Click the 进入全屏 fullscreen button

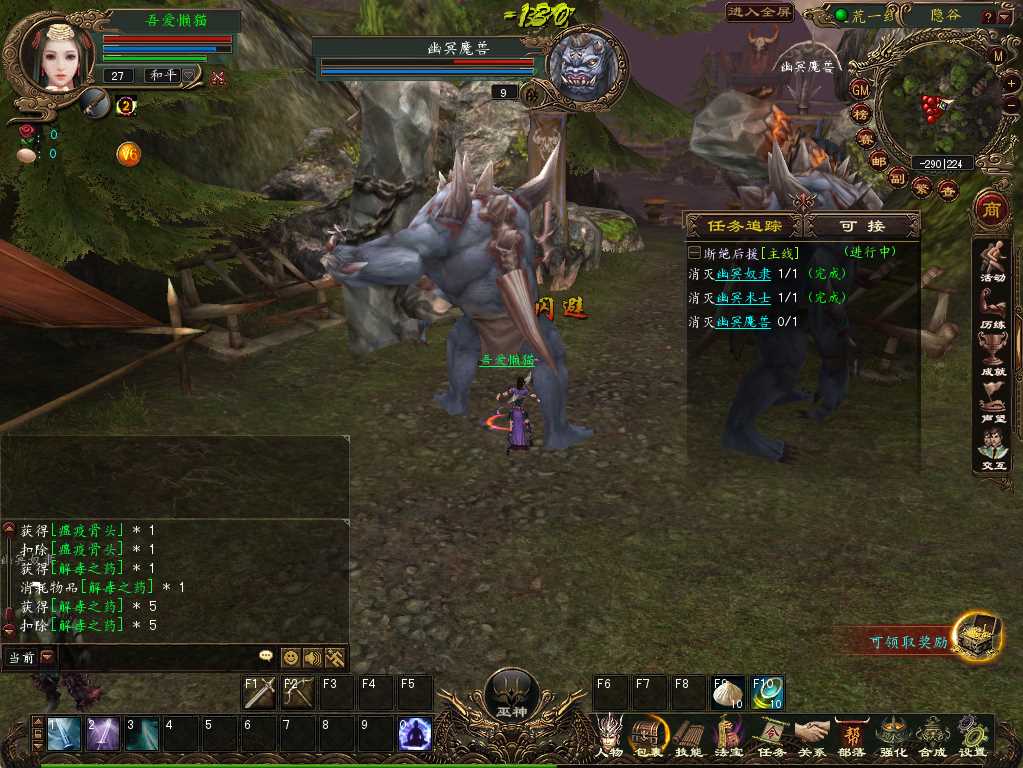tap(760, 13)
